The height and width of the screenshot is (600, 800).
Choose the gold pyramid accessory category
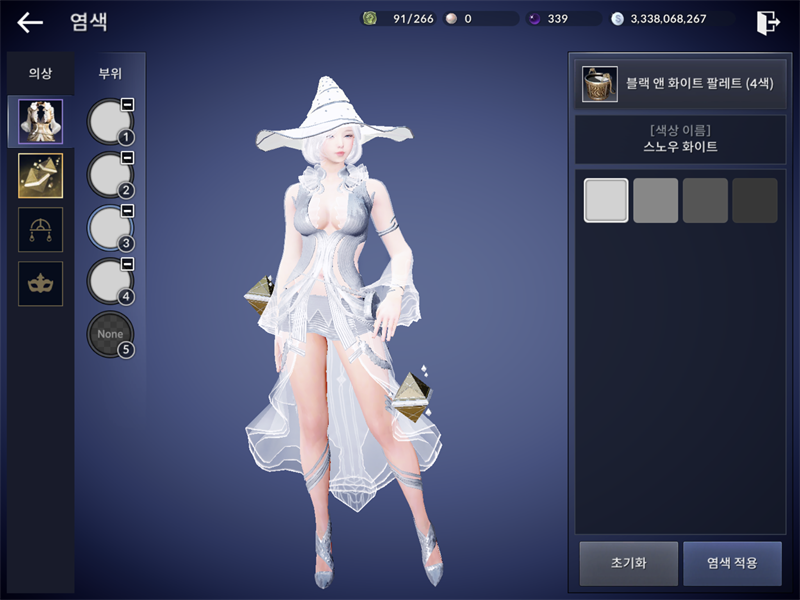(x=40, y=176)
